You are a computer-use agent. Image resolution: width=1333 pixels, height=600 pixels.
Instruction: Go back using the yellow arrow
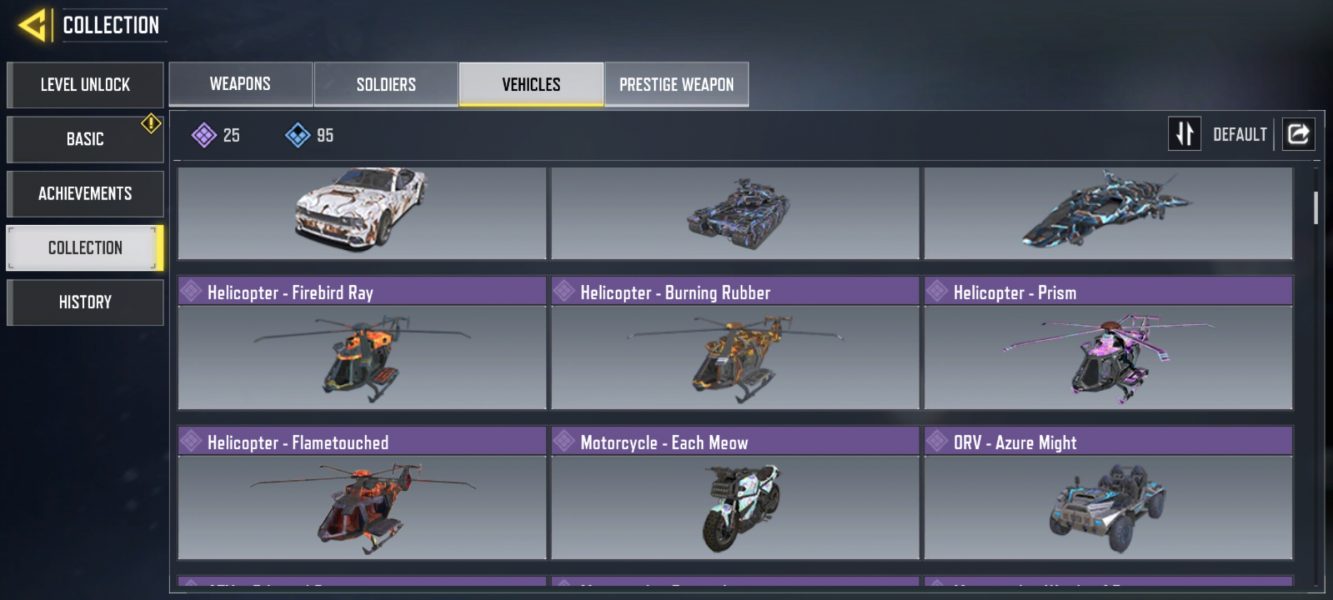[33, 25]
